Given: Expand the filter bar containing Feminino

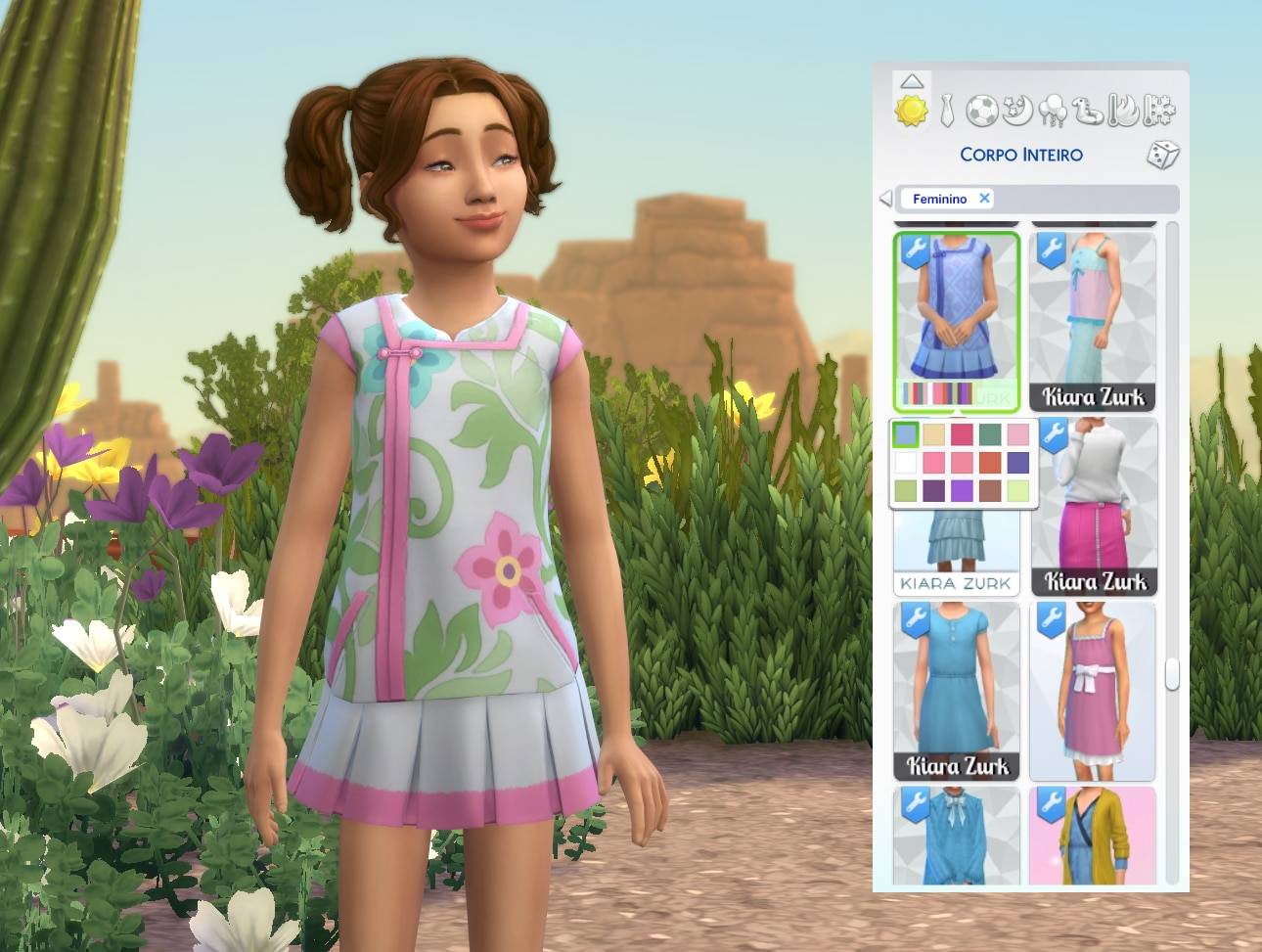Looking at the screenshot, I should 1076,199.
